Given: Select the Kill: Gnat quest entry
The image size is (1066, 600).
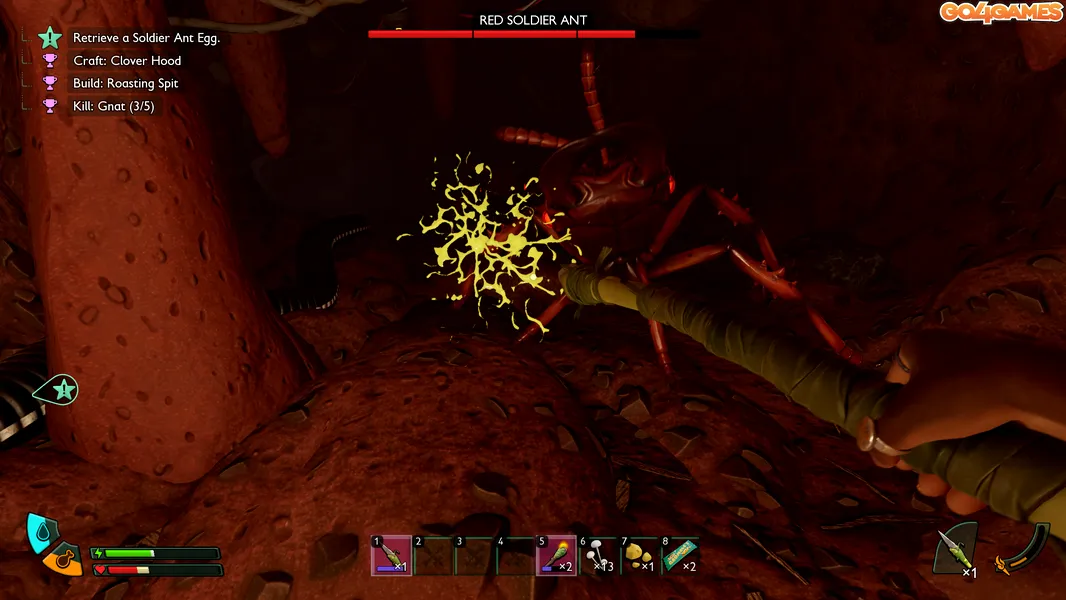Looking at the screenshot, I should tap(113, 106).
